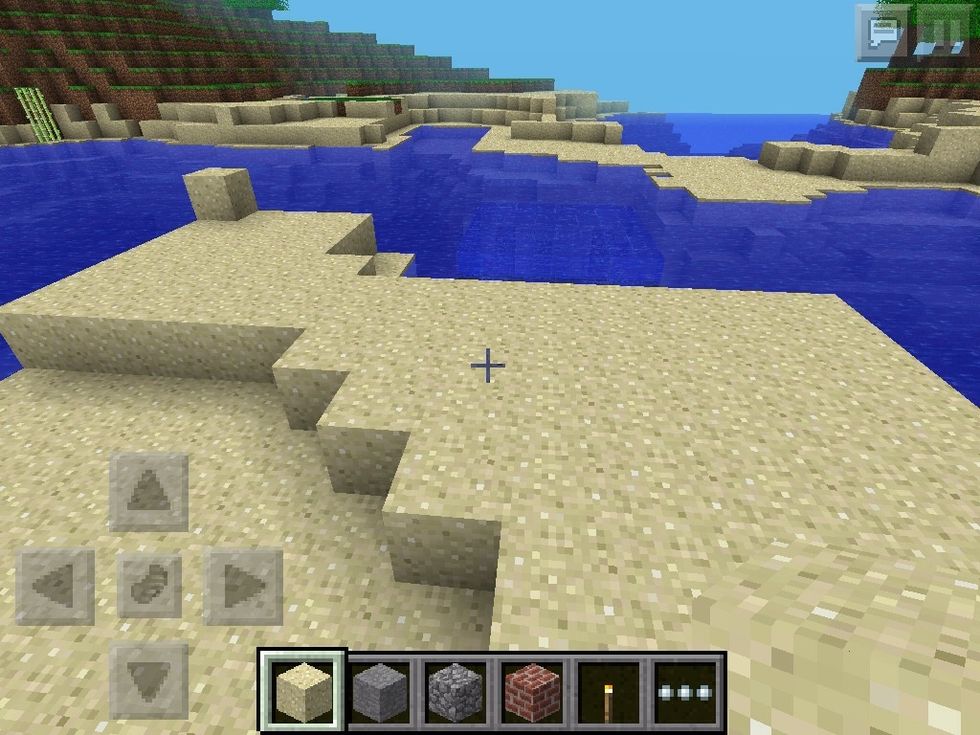Select the sand block hotbar slot

303,689
